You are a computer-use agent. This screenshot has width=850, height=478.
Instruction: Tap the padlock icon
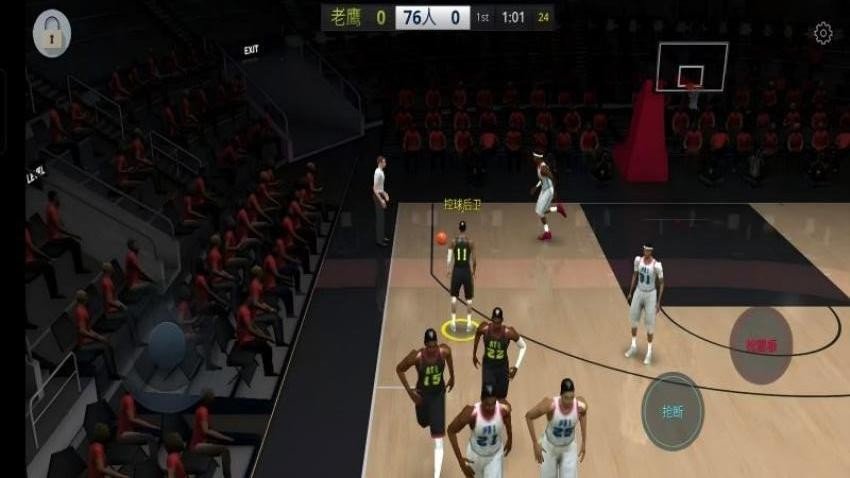[51, 34]
